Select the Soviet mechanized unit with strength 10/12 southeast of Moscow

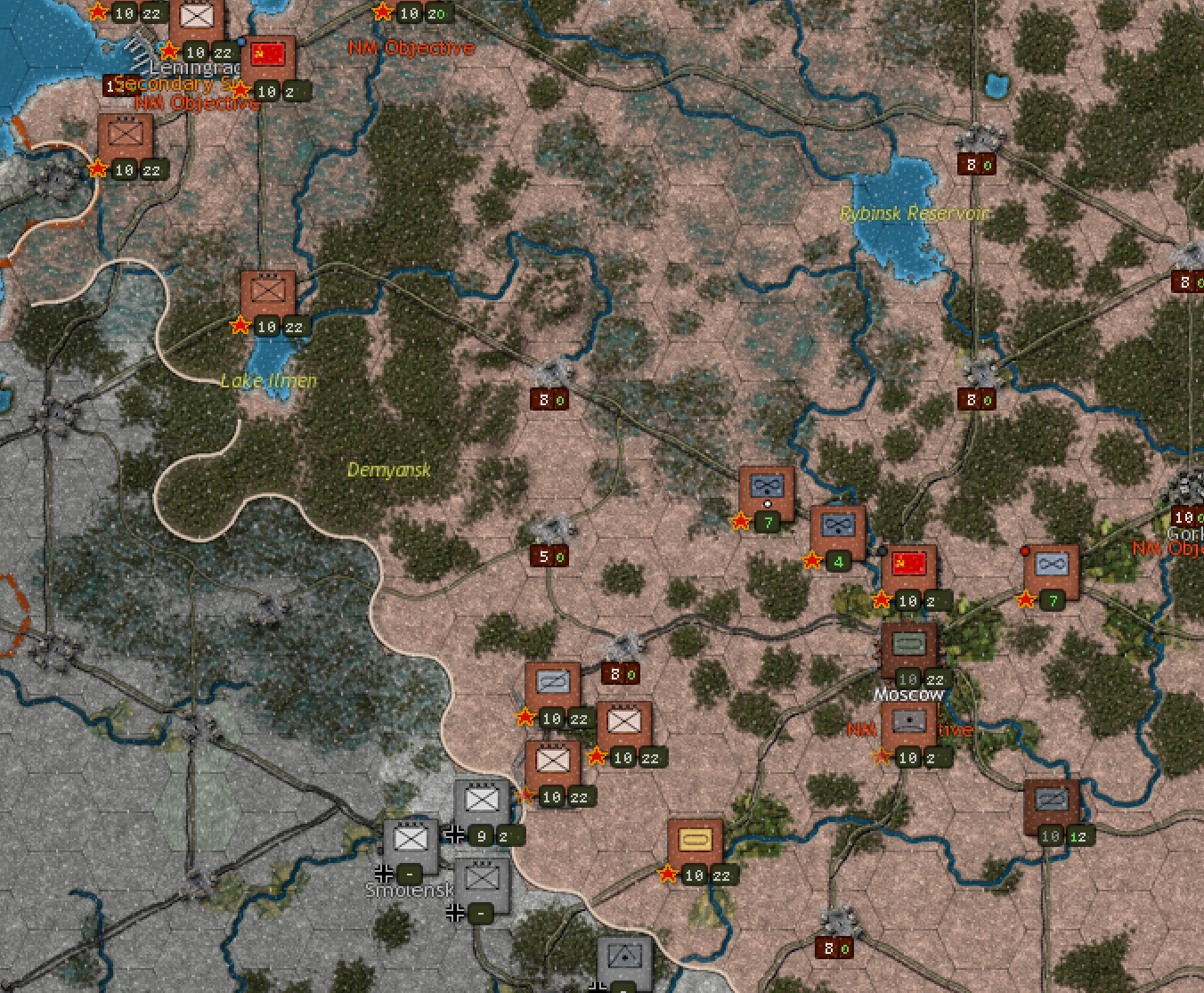1052,800
